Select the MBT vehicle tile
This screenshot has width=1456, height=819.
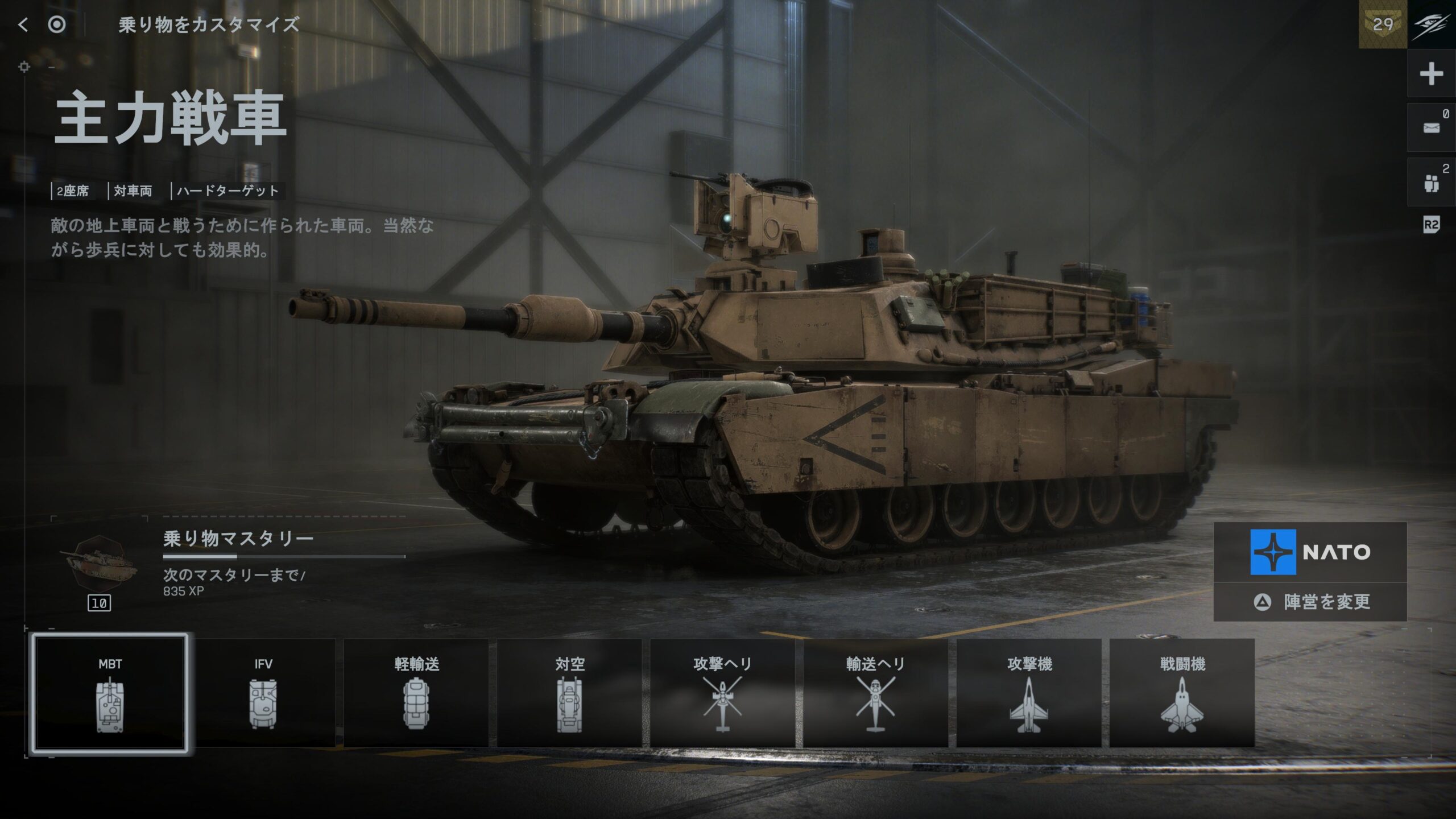click(110, 693)
